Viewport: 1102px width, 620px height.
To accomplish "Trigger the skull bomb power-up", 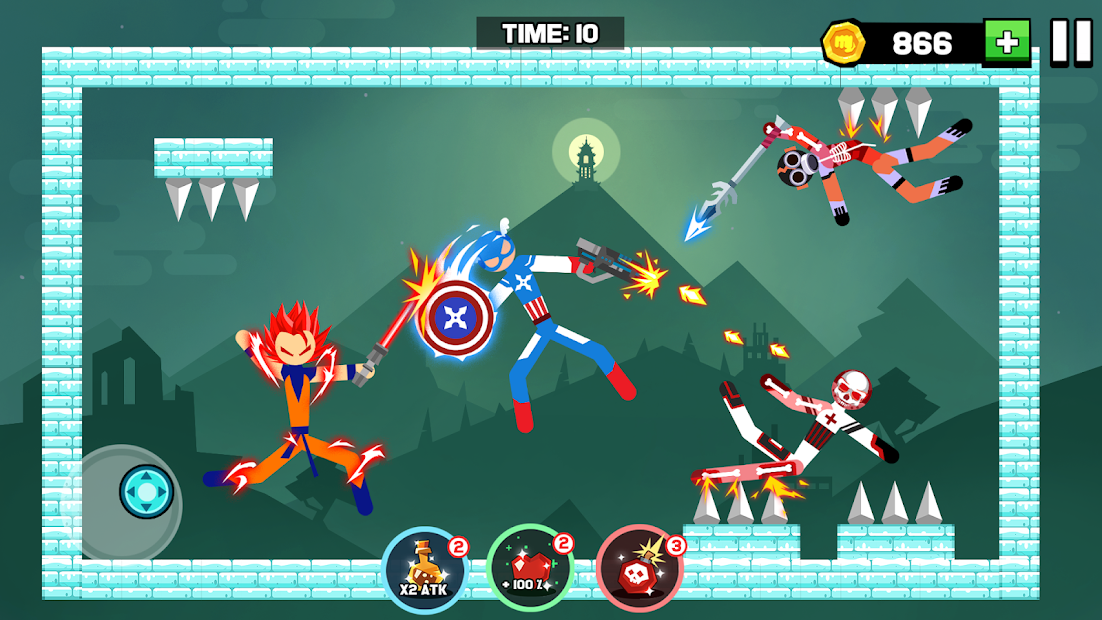I will tap(639, 570).
